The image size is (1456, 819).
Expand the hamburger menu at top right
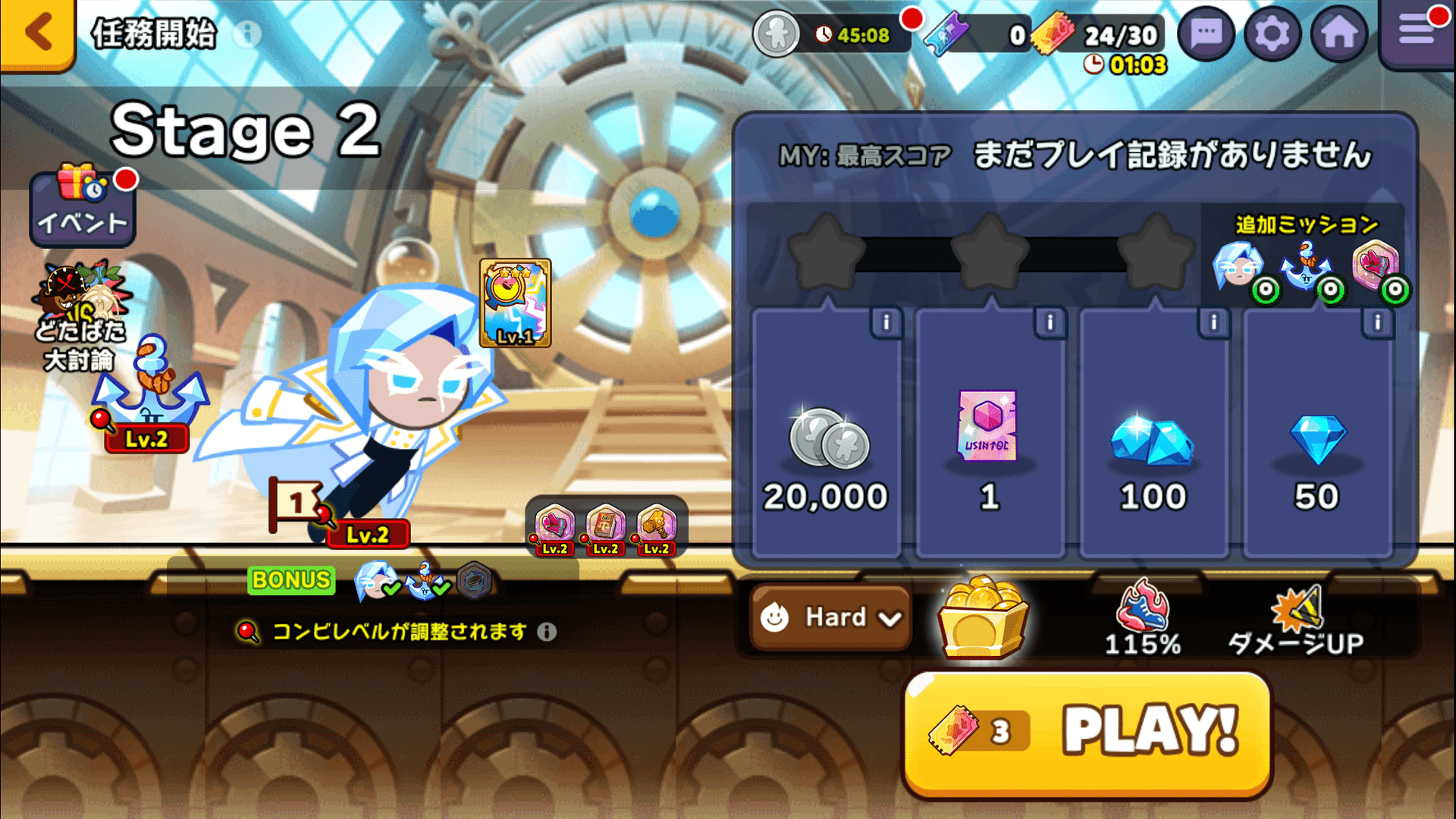coord(1417,30)
